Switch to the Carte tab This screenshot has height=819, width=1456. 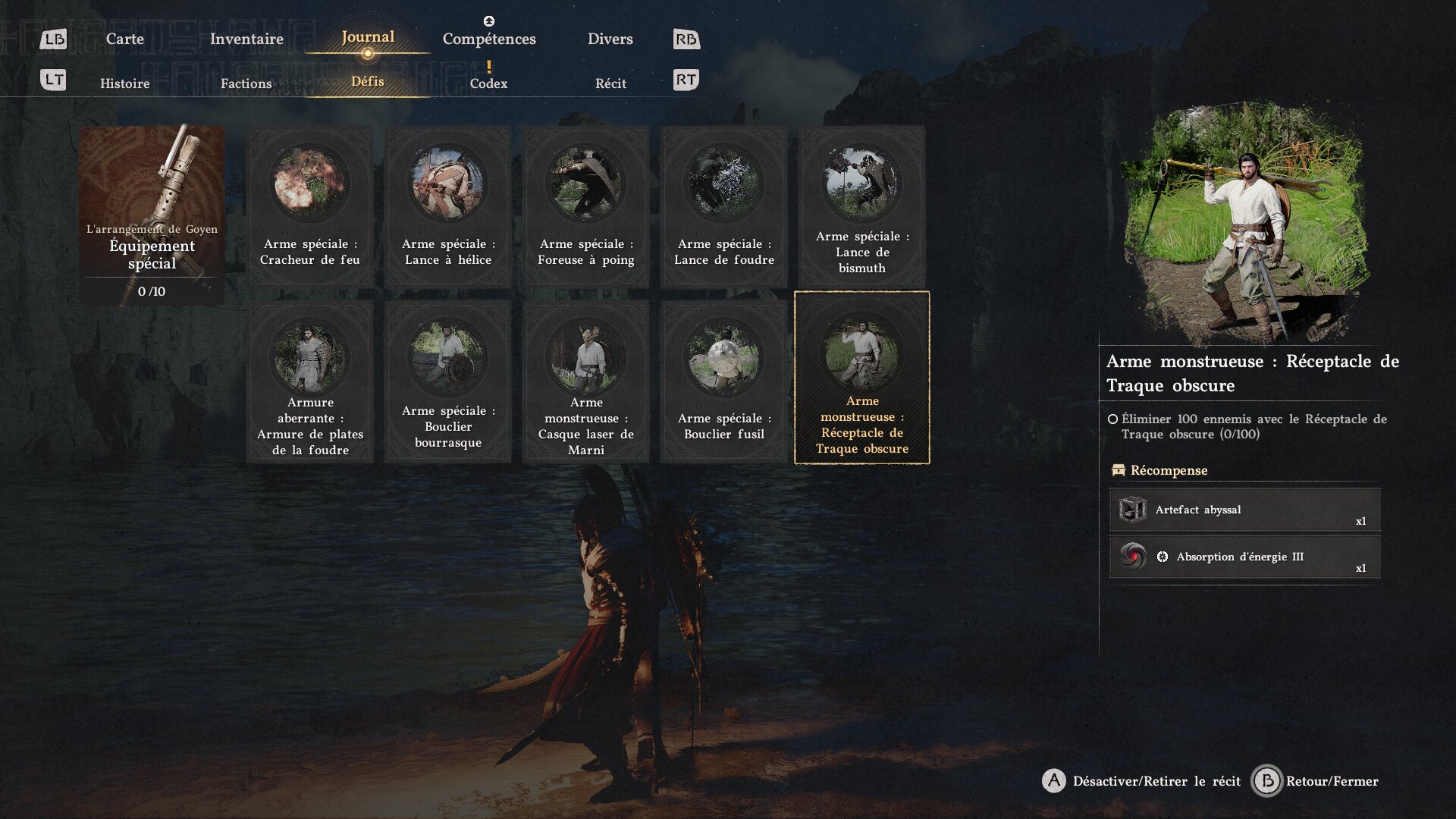124,39
